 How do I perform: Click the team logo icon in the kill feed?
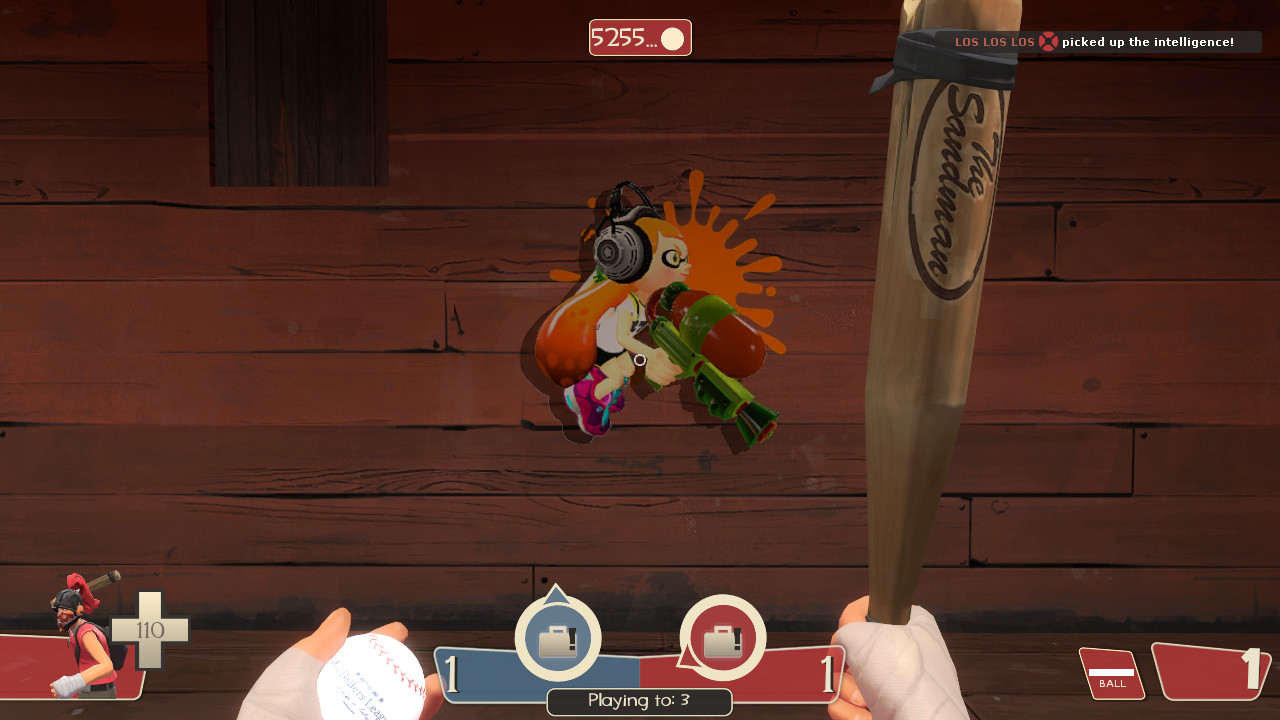[x=1047, y=42]
